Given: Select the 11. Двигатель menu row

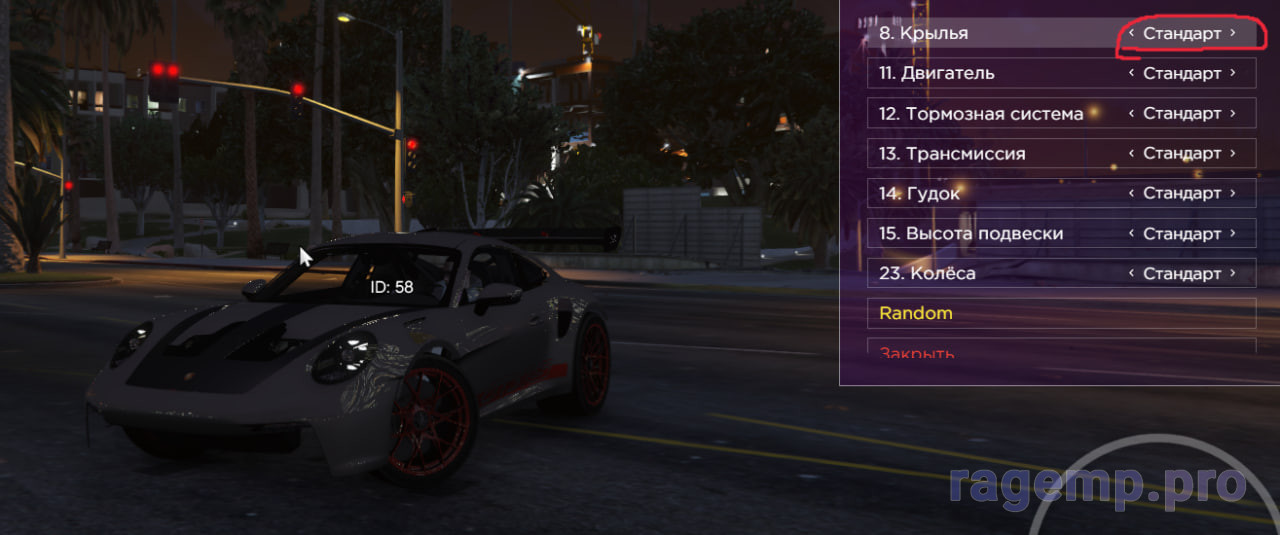Looking at the screenshot, I should click(990, 73).
